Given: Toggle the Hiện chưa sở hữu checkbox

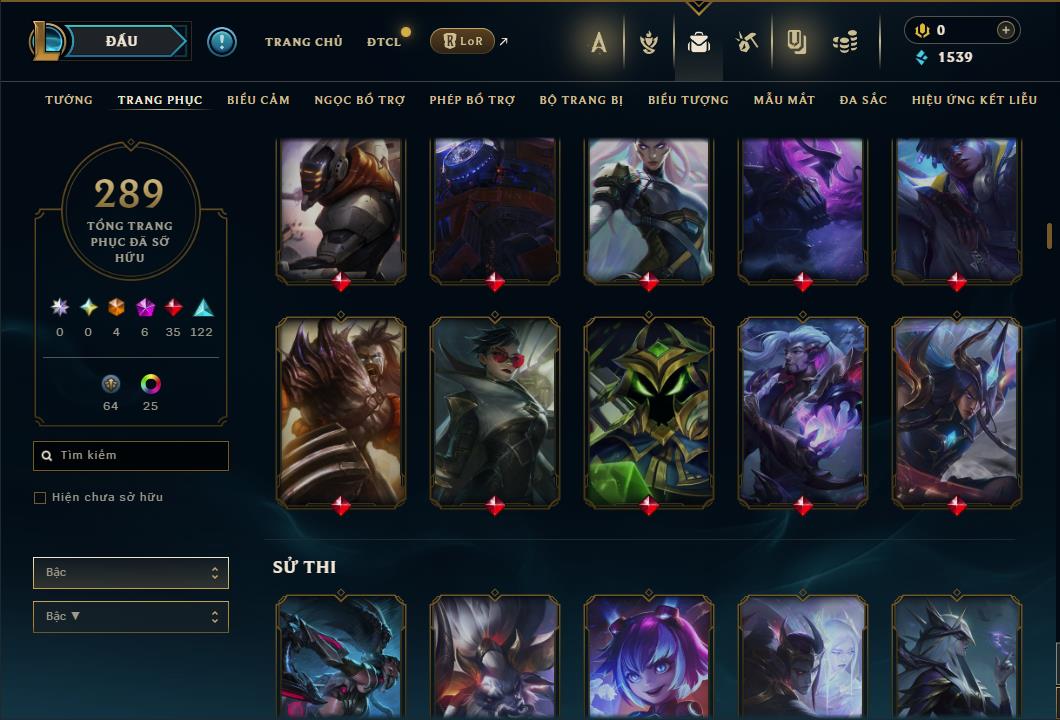Looking at the screenshot, I should 40,498.
